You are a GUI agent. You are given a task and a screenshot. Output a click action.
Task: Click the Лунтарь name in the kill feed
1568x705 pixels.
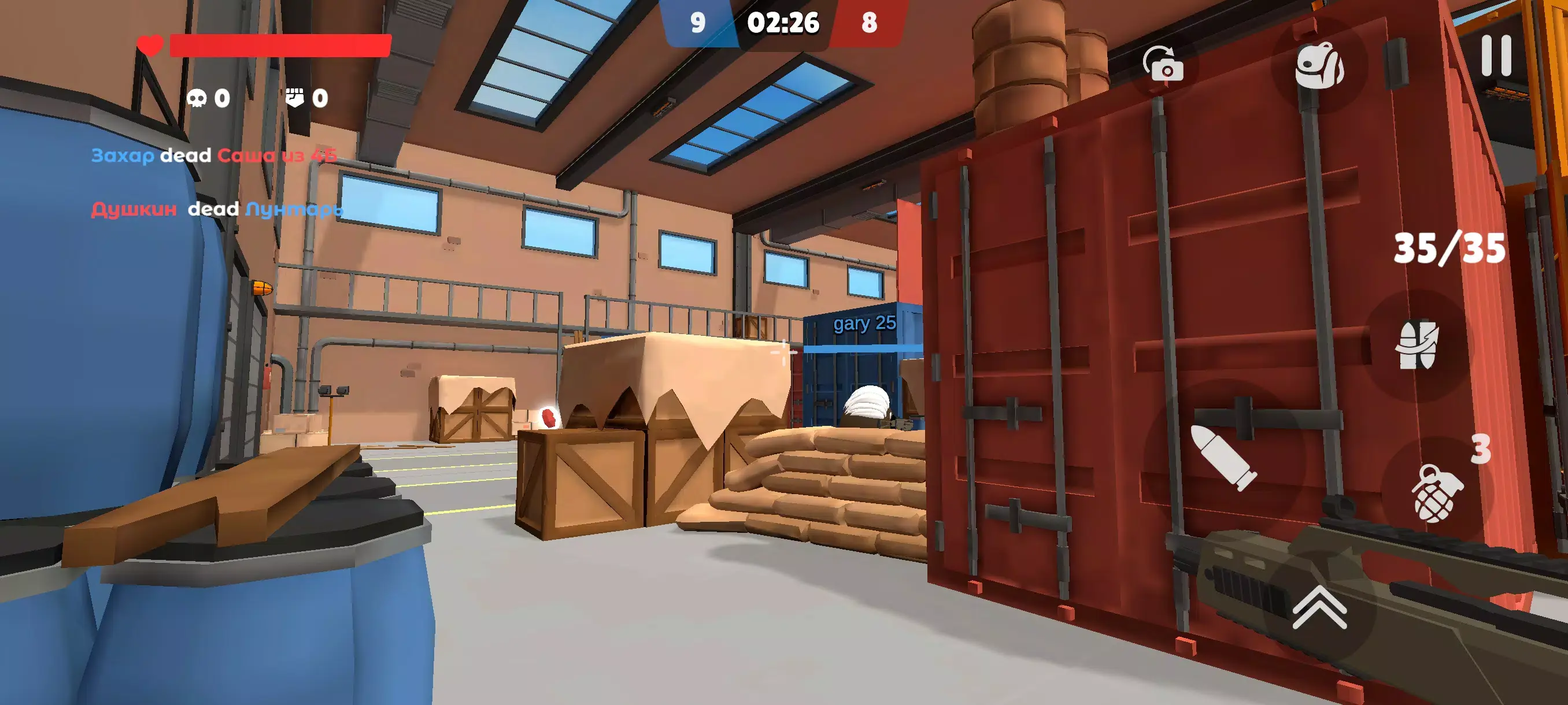click(294, 210)
